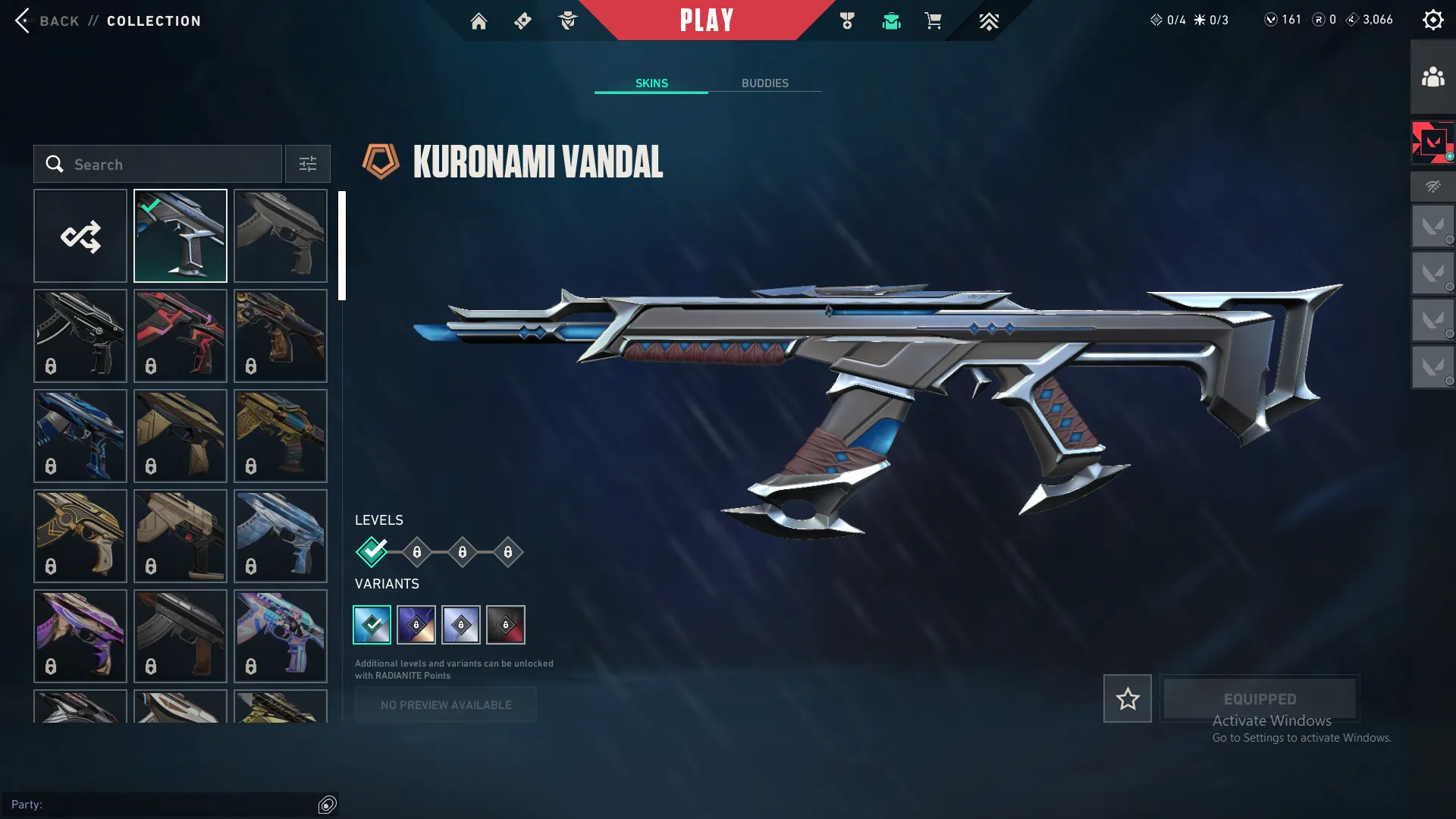
Task: Open the Store cart
Action: click(x=934, y=20)
